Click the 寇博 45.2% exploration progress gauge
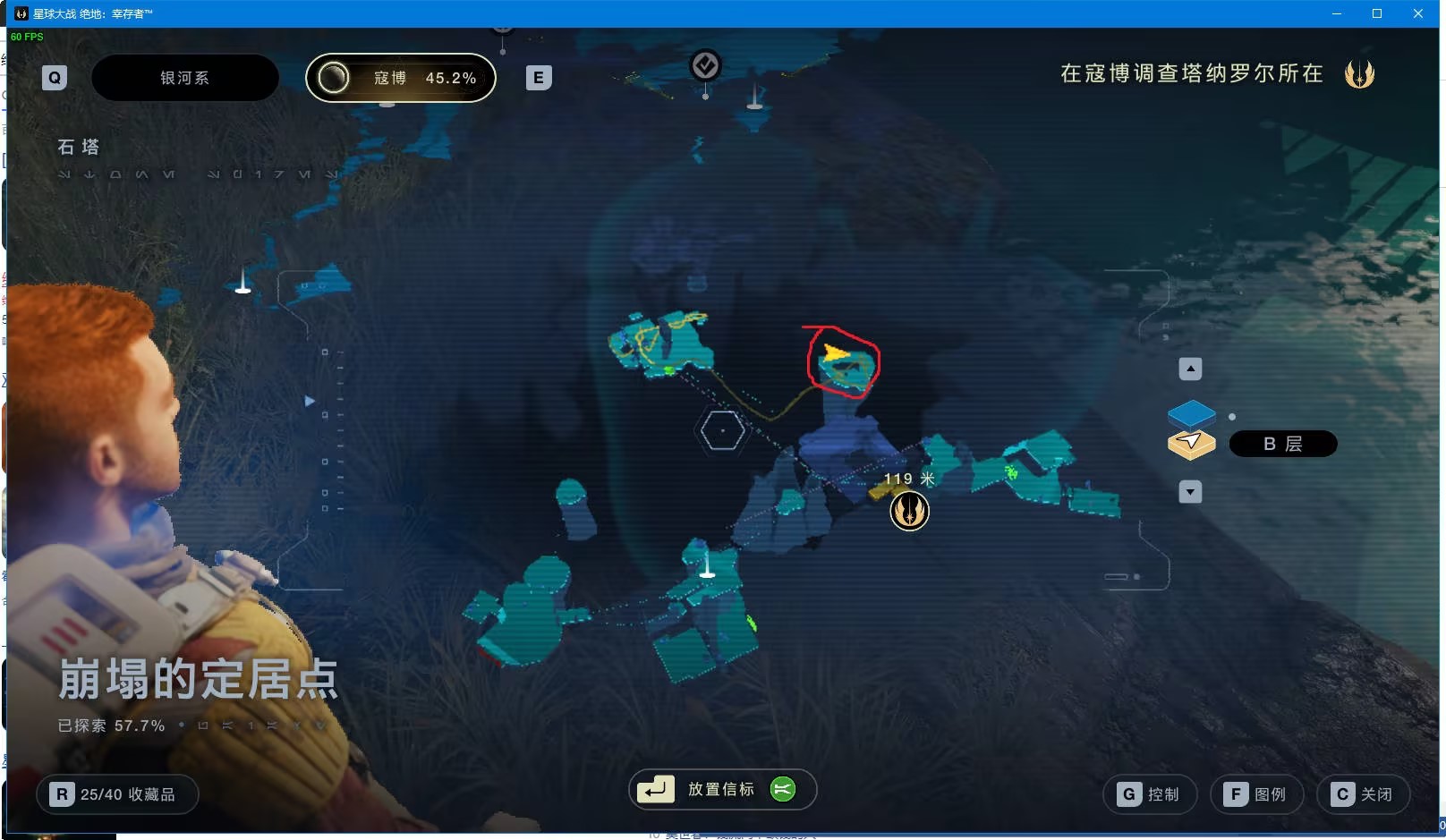Image resolution: width=1446 pixels, height=840 pixels. pos(400,78)
